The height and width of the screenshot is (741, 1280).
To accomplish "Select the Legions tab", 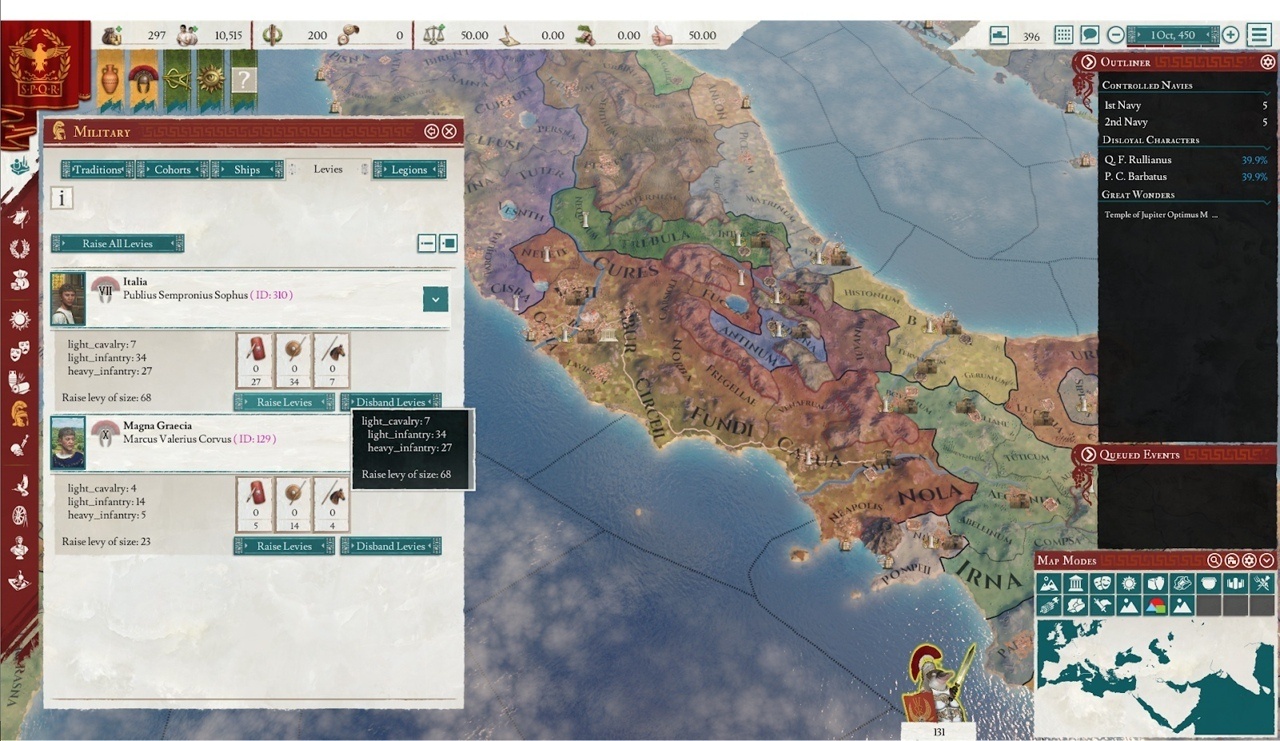I will click(x=409, y=170).
